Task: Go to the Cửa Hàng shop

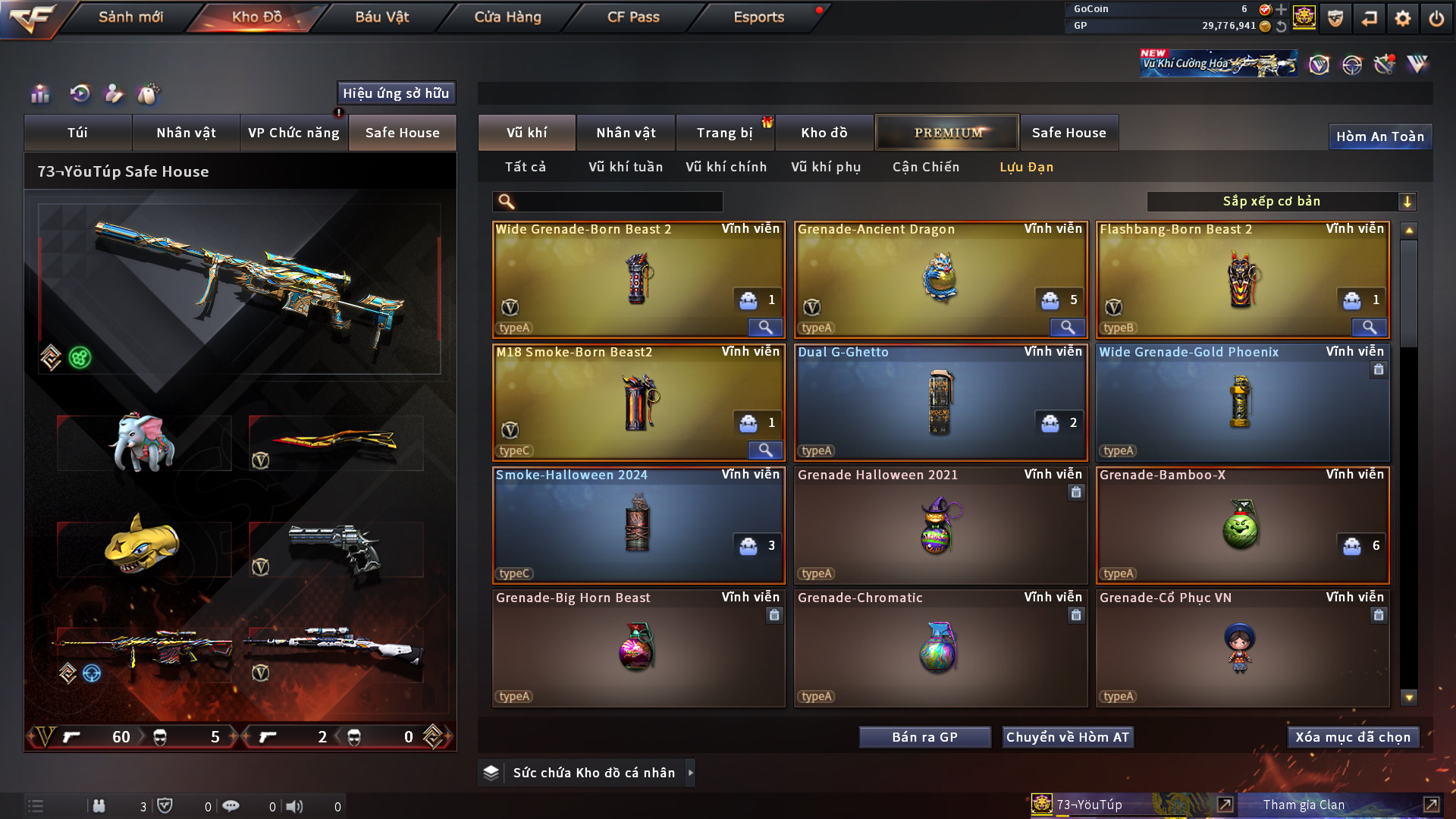Action: click(x=507, y=17)
